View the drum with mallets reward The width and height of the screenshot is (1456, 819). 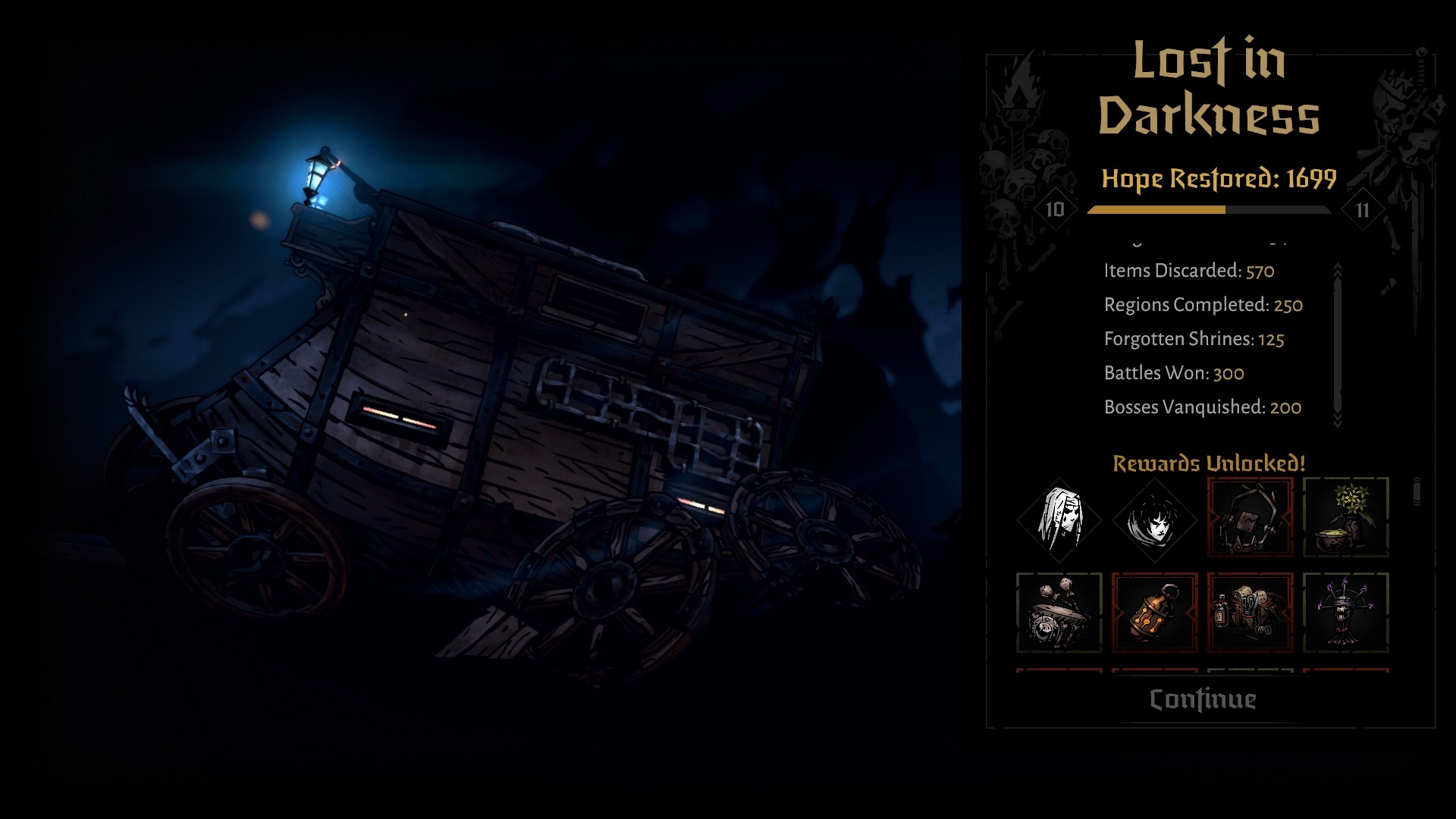1059,613
